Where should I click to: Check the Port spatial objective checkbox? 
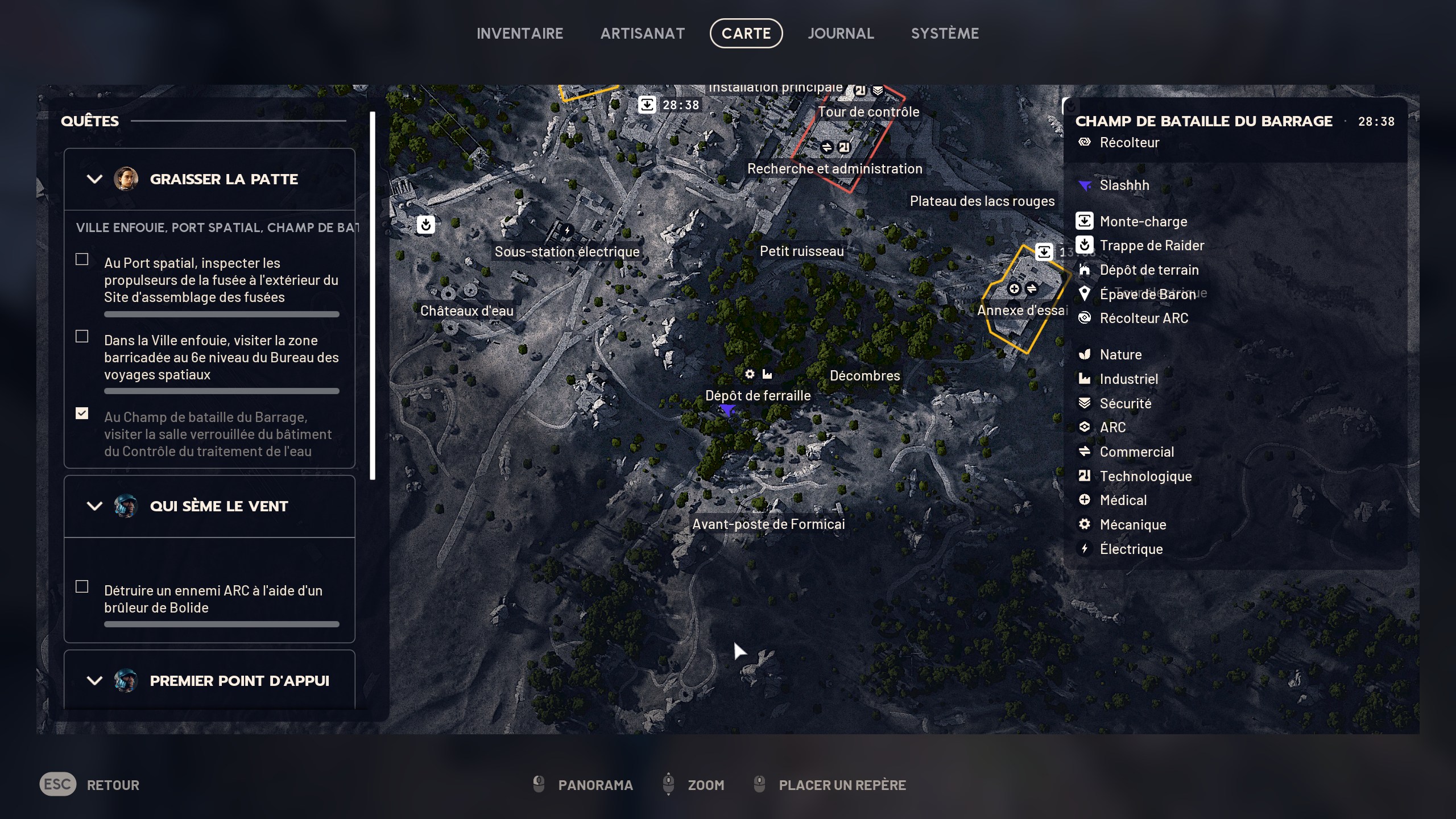81,258
